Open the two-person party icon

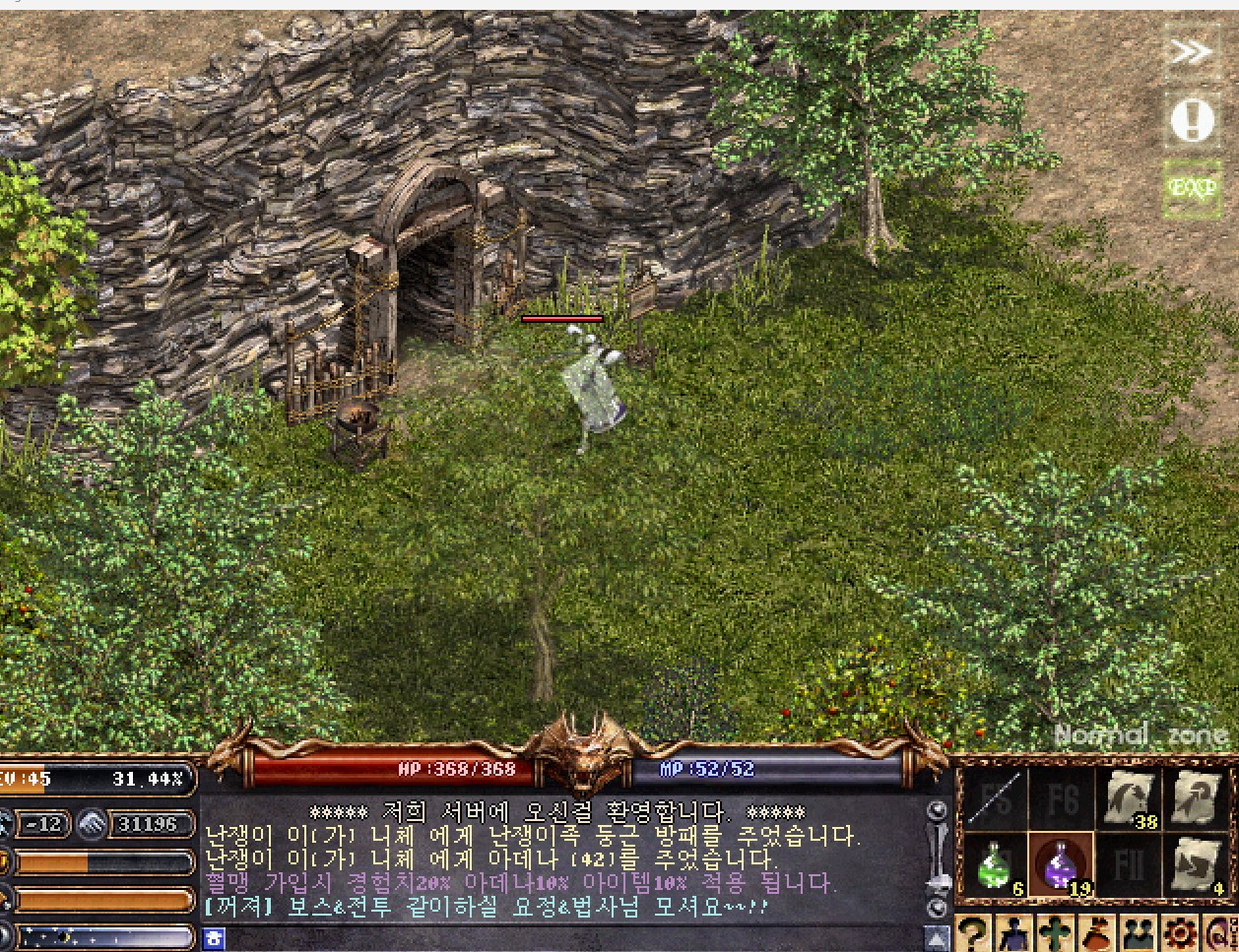coord(1139,933)
